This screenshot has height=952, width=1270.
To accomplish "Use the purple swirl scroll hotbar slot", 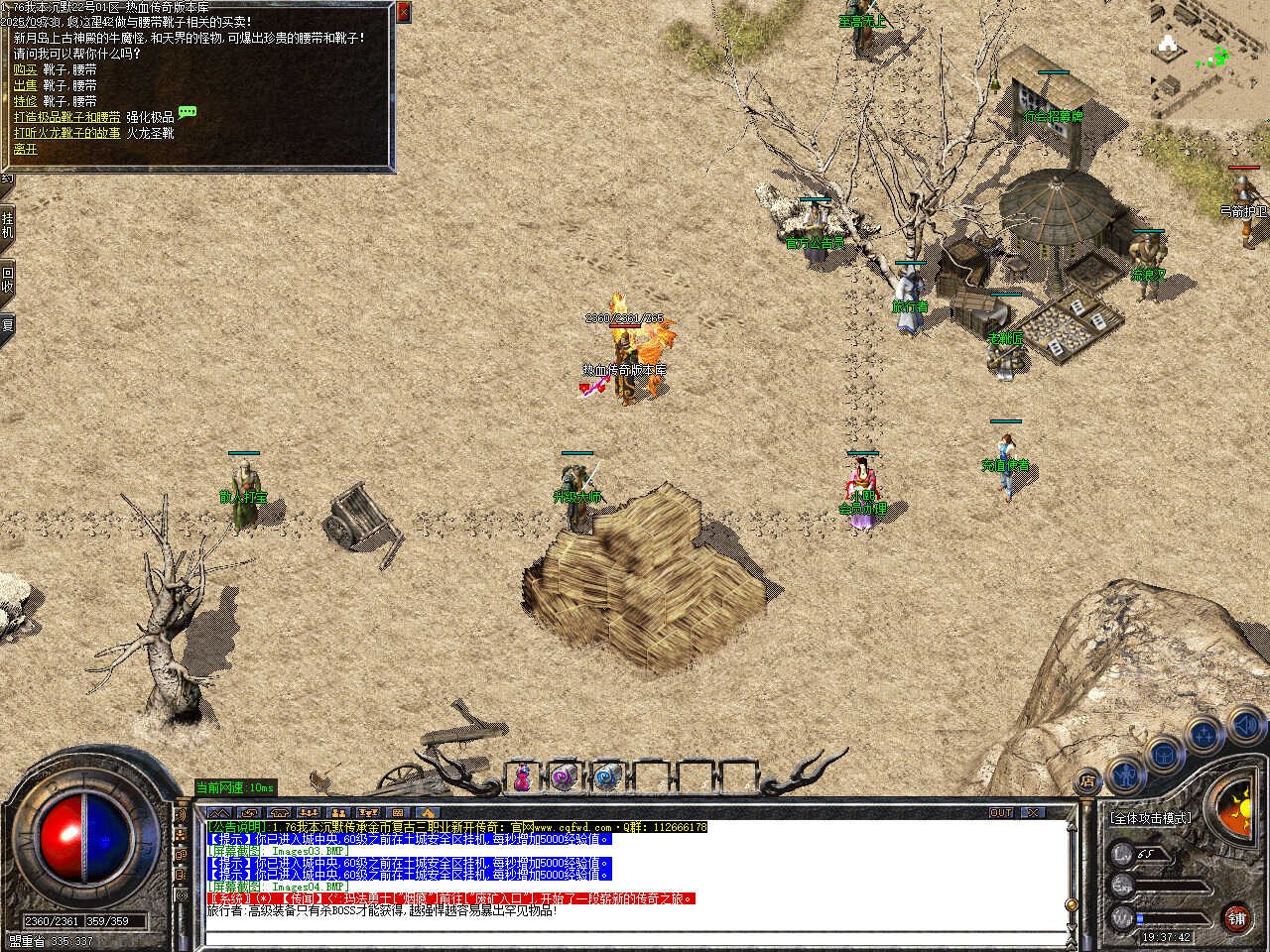I will pos(564,777).
